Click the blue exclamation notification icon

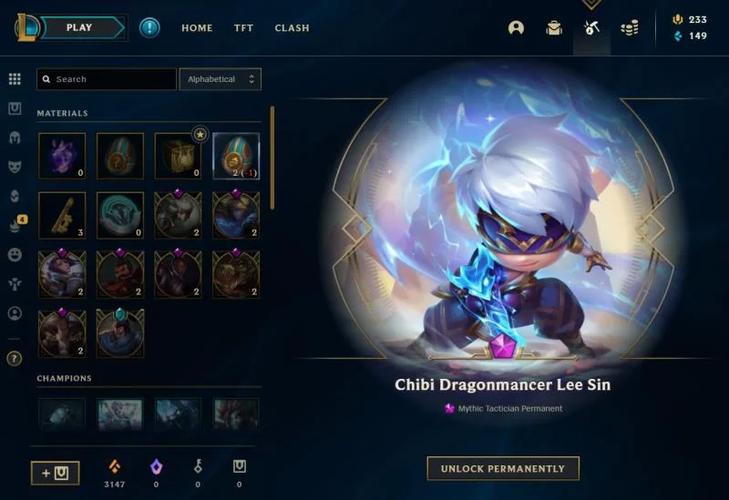[x=149, y=28]
